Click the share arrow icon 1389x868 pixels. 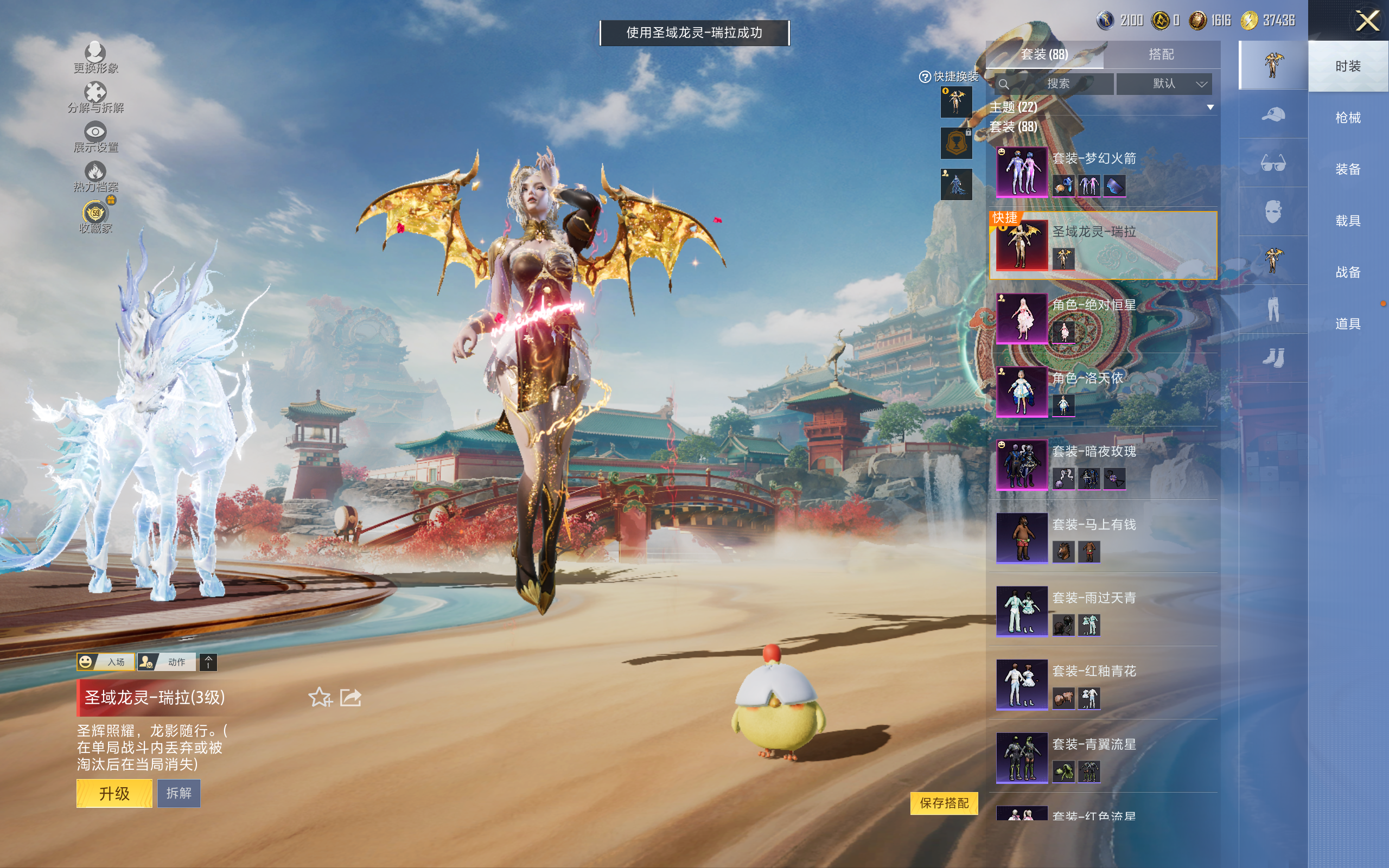[351, 698]
